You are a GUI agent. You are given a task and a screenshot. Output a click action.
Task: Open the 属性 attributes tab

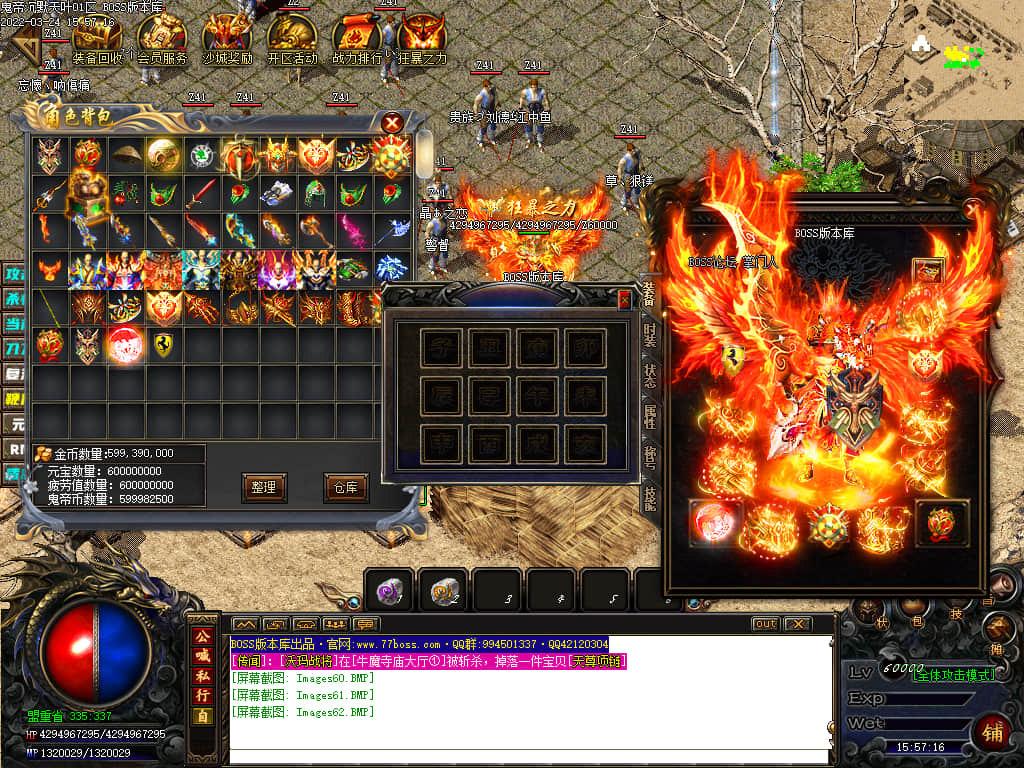(x=650, y=417)
